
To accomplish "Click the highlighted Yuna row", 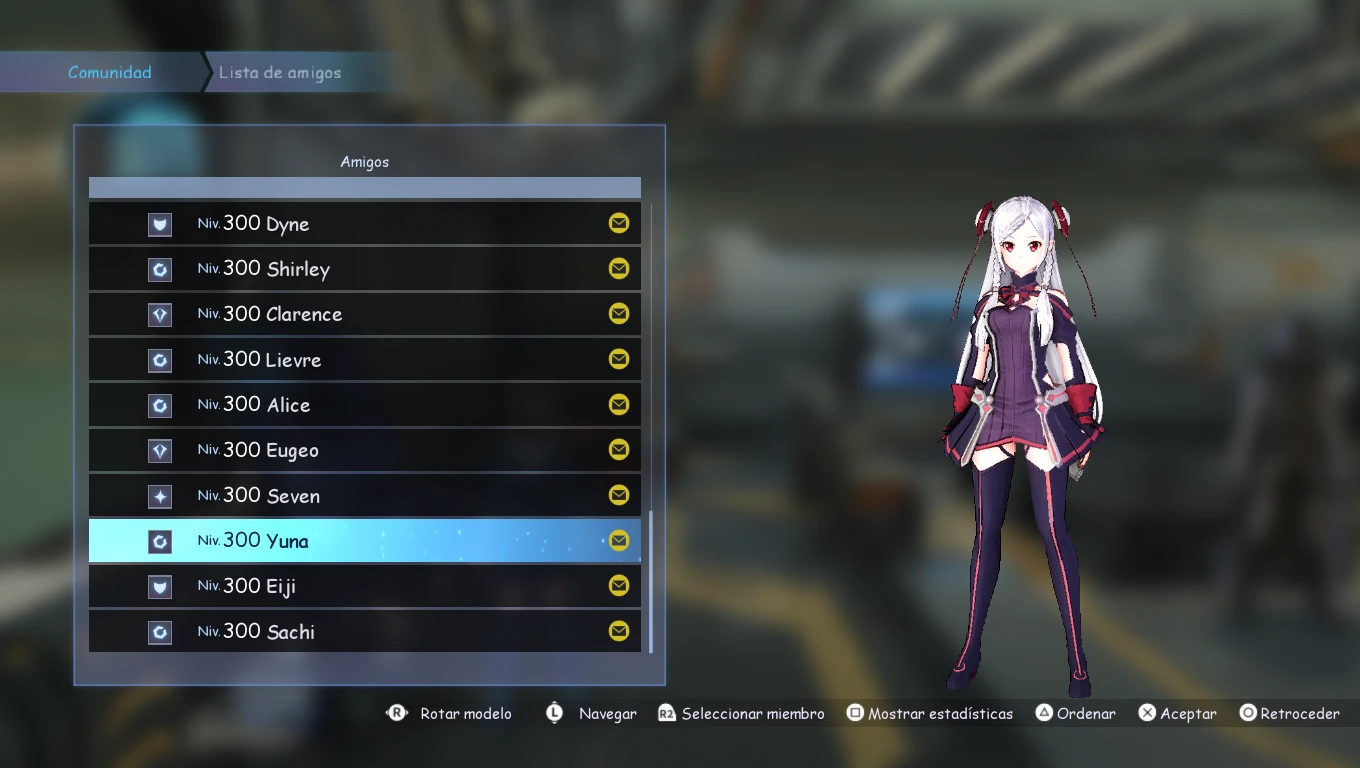I will pos(364,541).
